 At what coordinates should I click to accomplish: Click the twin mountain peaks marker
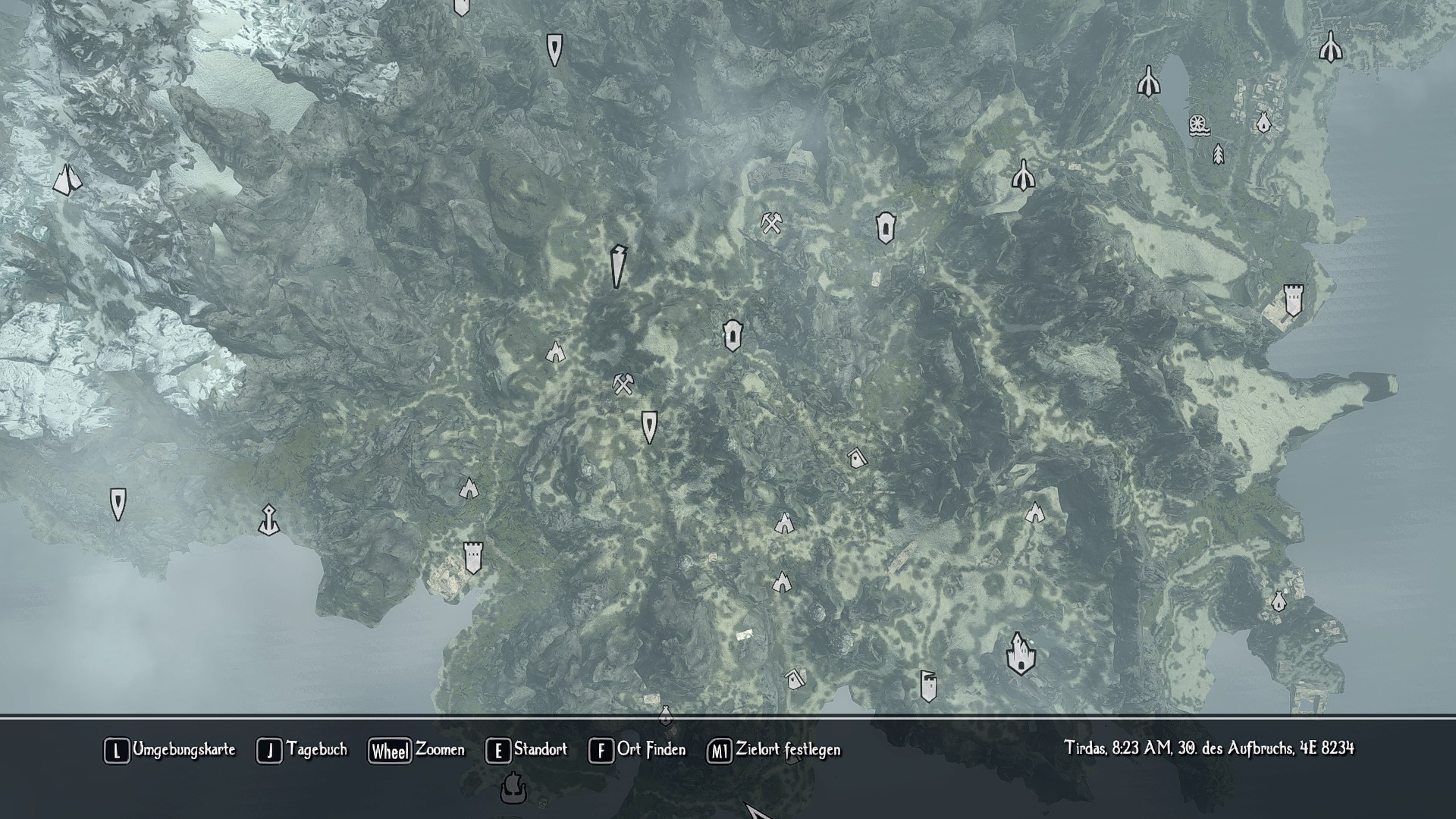(x=67, y=180)
